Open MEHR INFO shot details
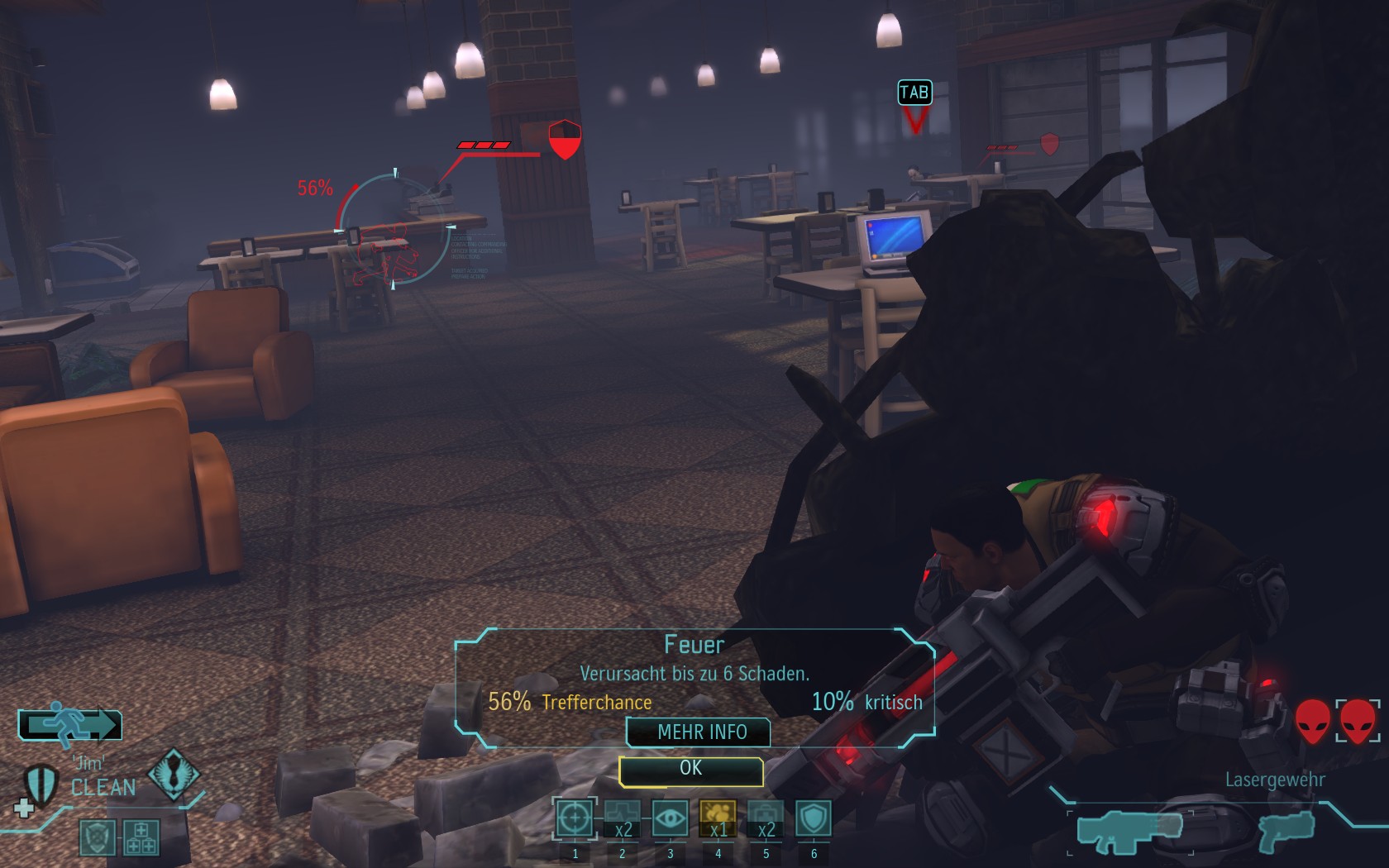Viewport: 1389px width, 868px height. pyautogui.click(x=701, y=732)
